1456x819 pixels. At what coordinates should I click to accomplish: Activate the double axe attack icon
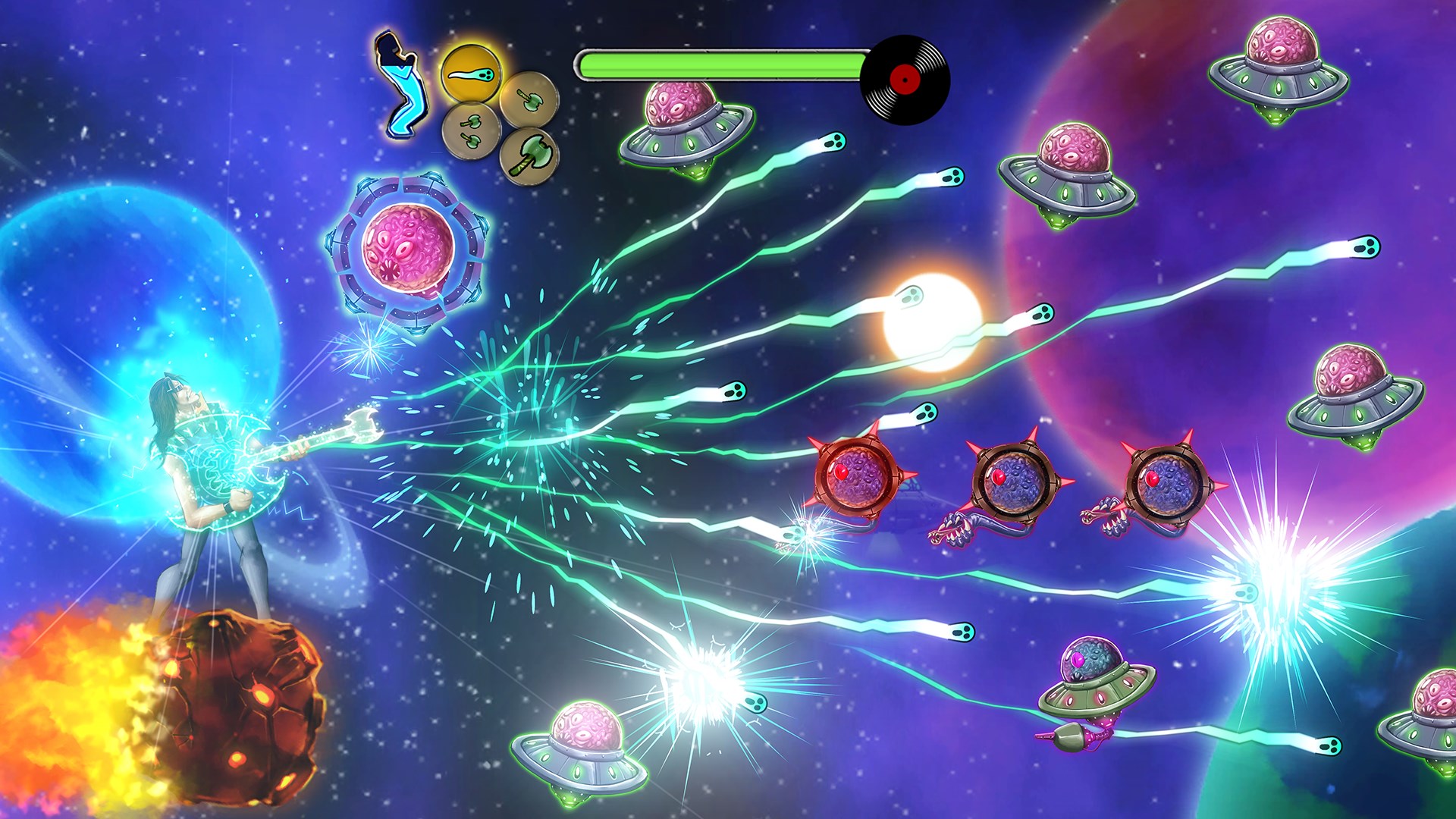[470, 129]
